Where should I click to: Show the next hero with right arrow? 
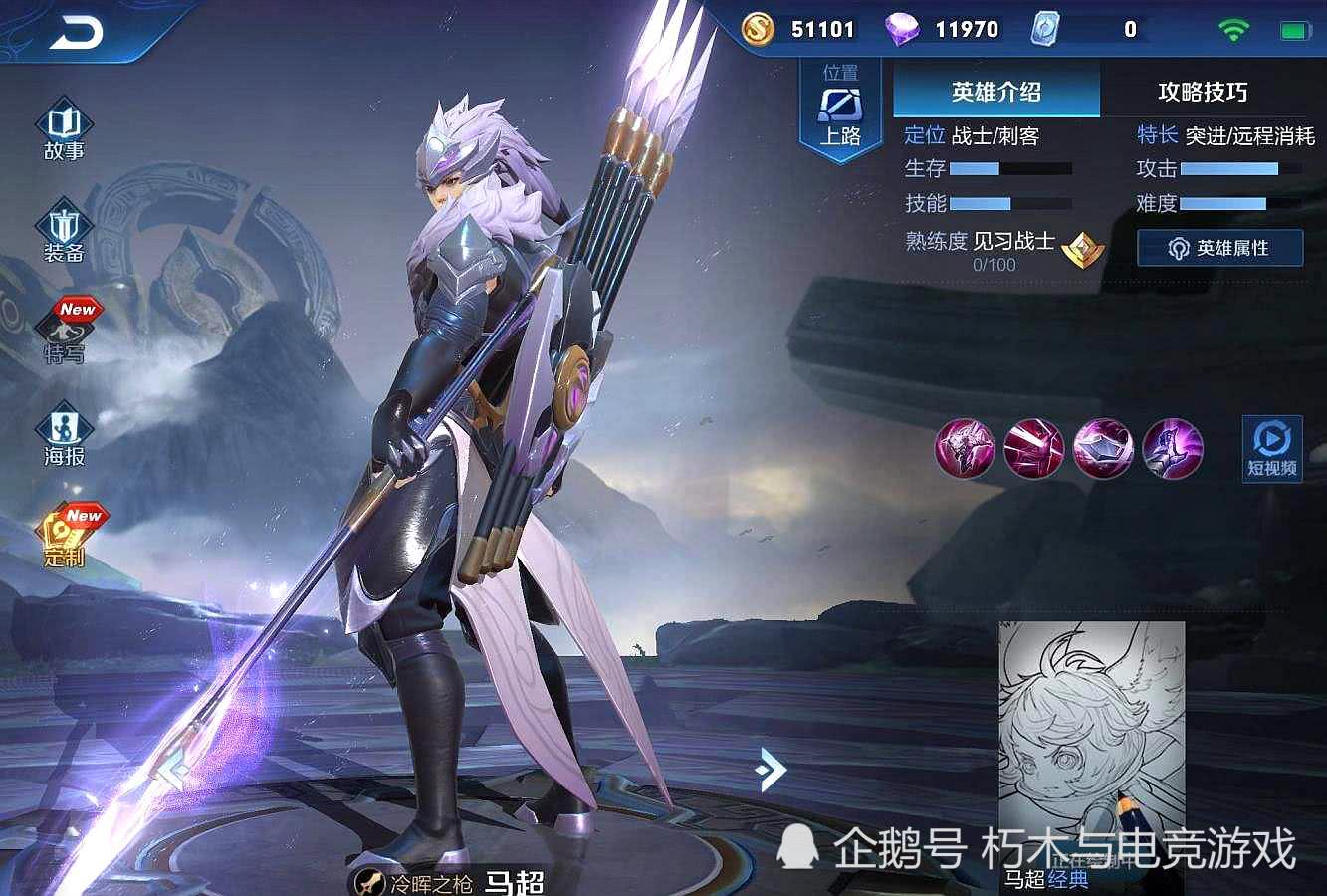click(771, 770)
